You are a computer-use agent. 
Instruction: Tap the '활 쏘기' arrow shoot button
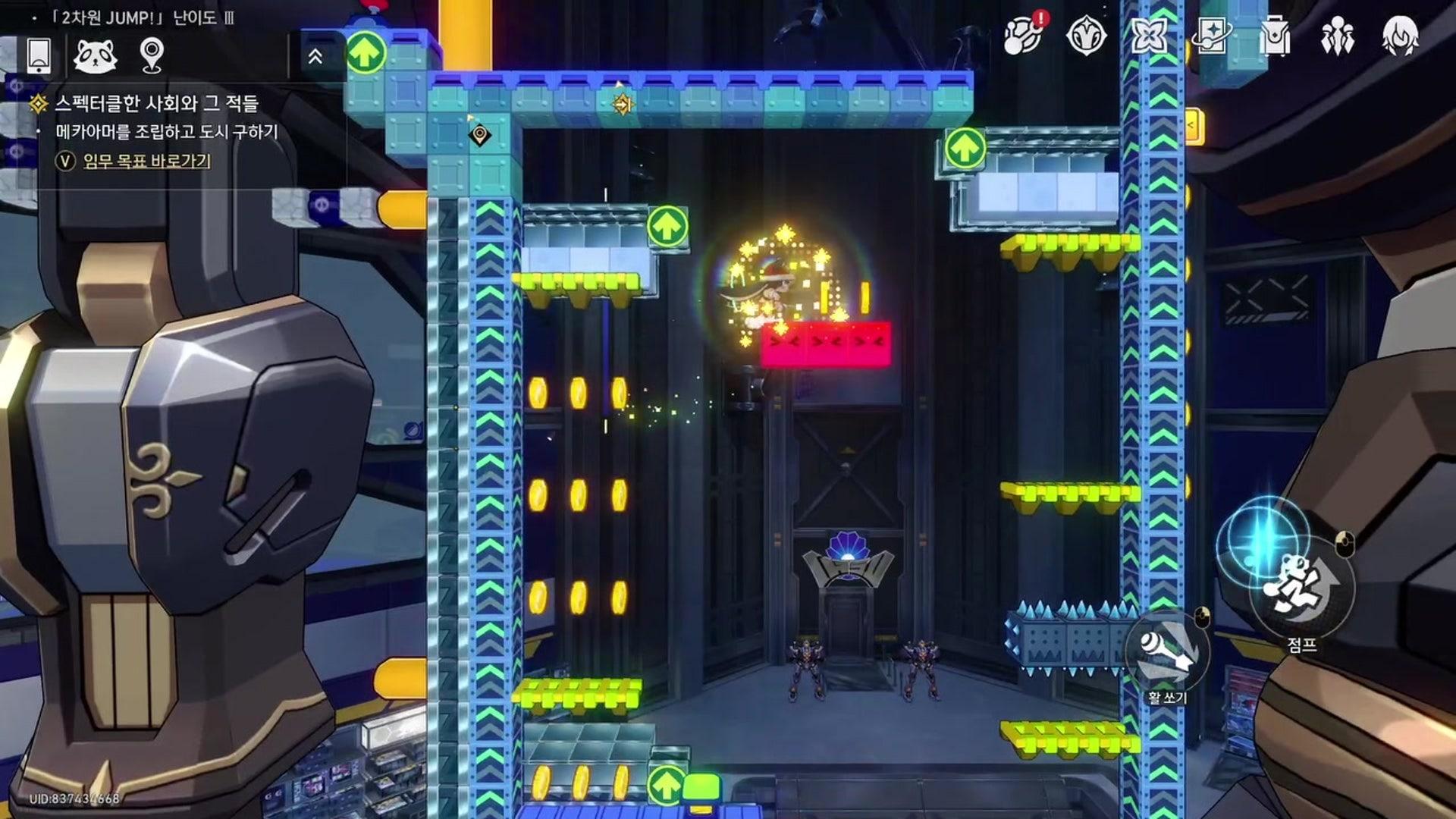click(1168, 652)
